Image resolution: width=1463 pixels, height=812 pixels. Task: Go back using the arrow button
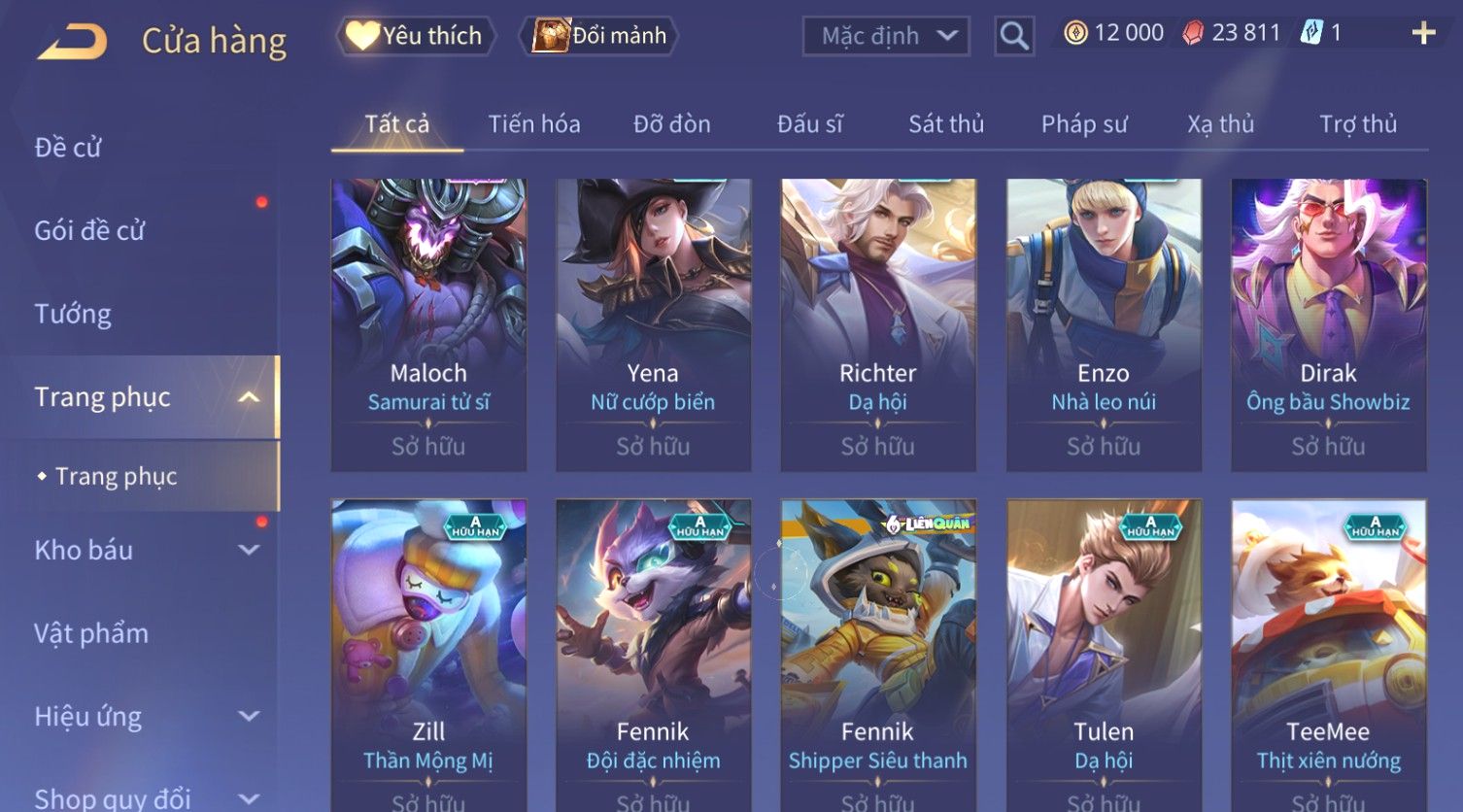pos(73,41)
